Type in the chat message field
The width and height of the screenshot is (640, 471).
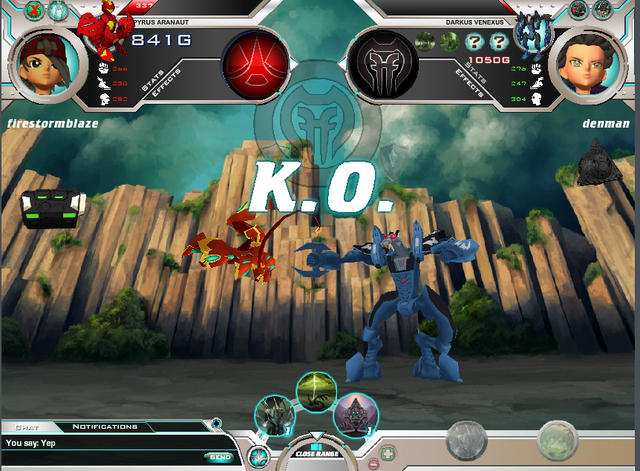tap(100, 457)
